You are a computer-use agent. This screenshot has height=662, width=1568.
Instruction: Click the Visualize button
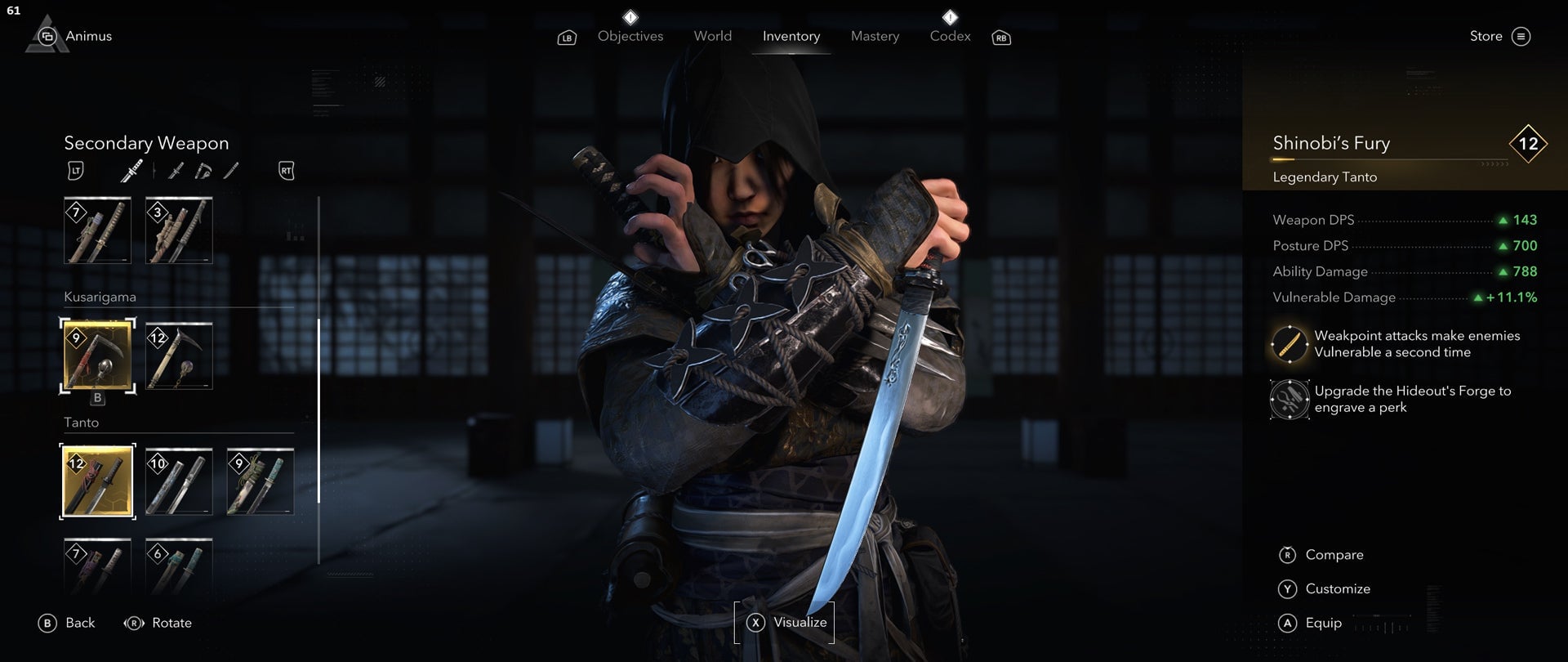(x=786, y=622)
